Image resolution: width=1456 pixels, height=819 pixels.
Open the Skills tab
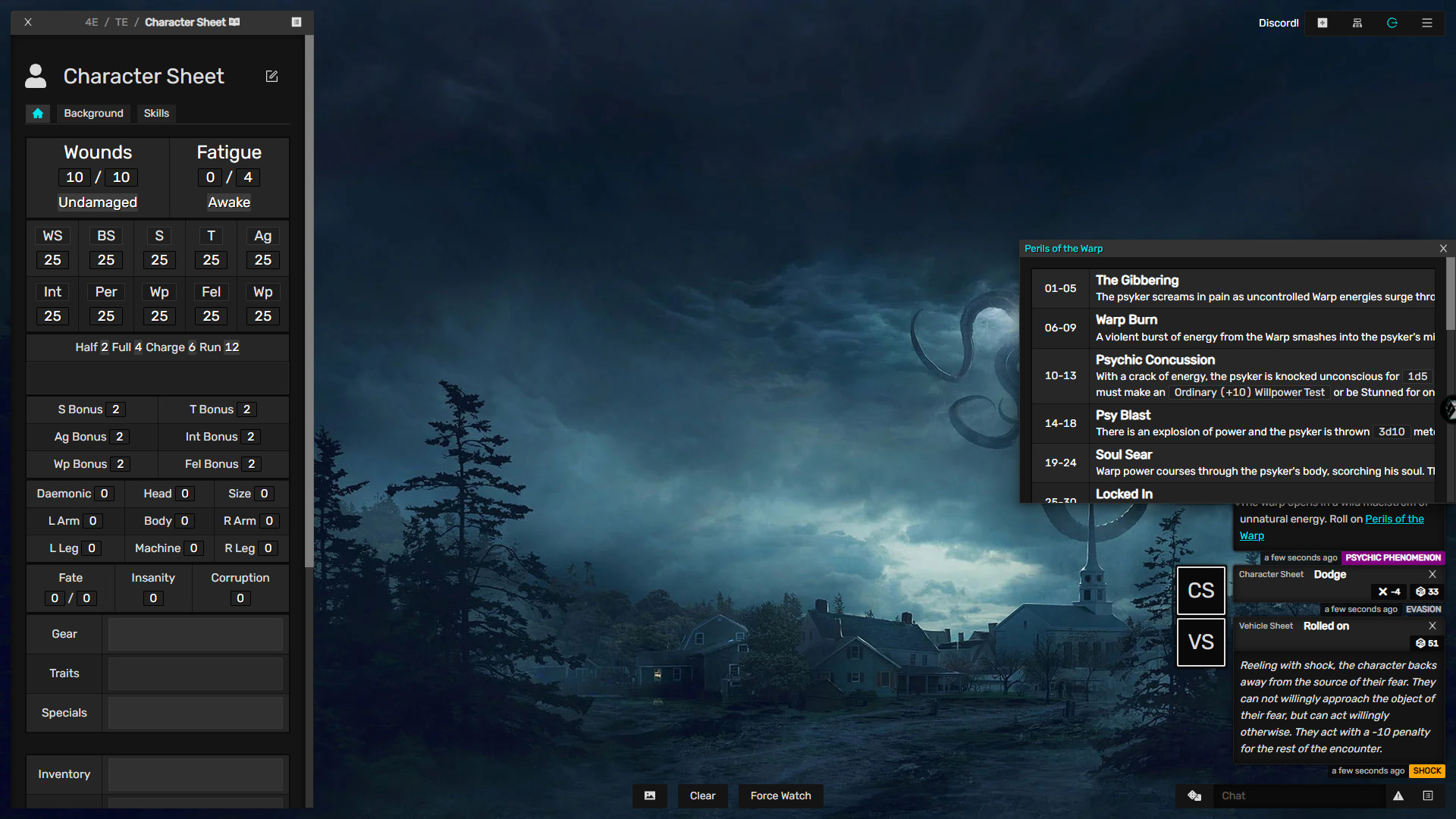156,113
